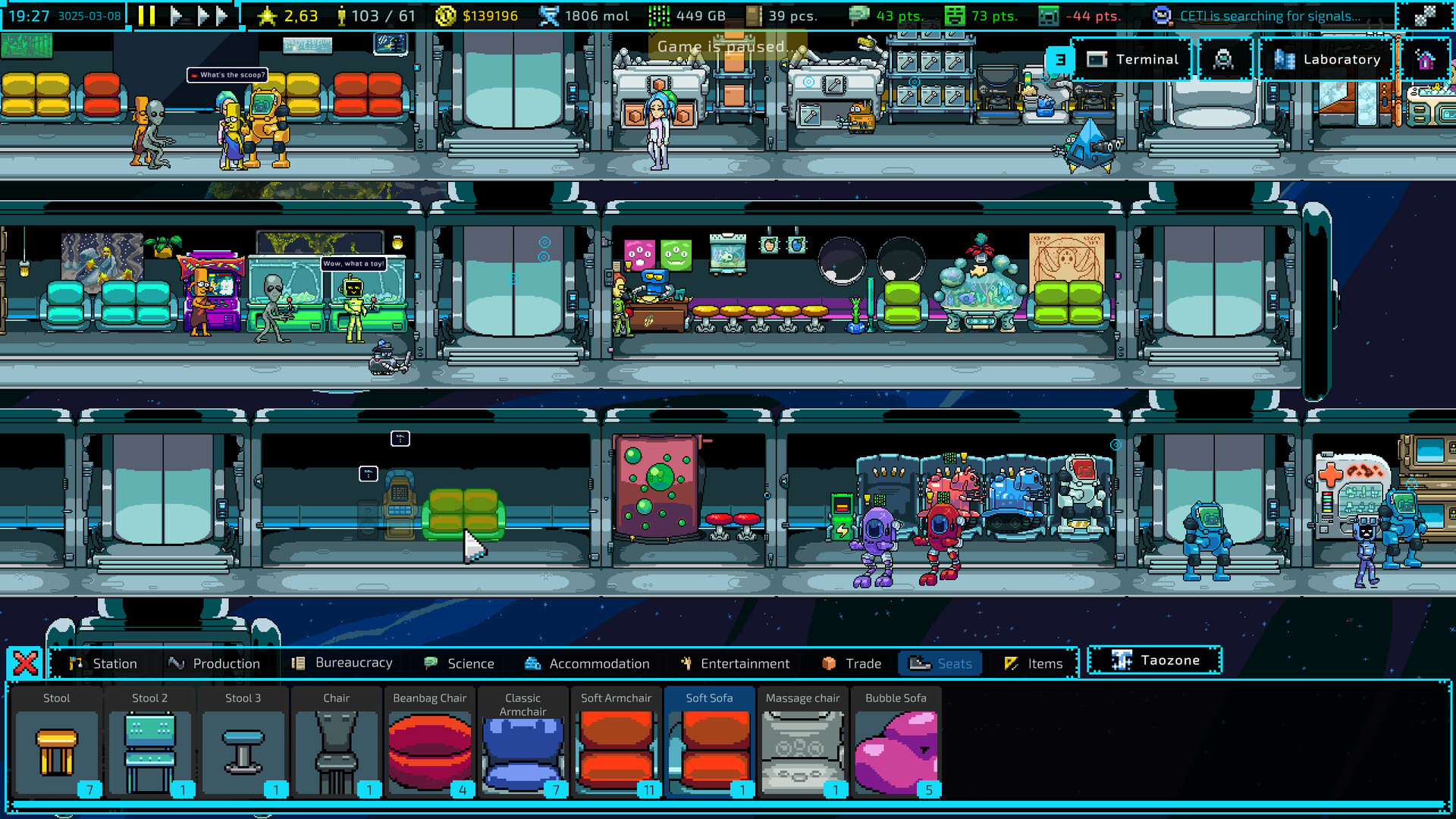Select the Terminal panel icon
This screenshot has width=1456, height=819.
click(1133, 59)
